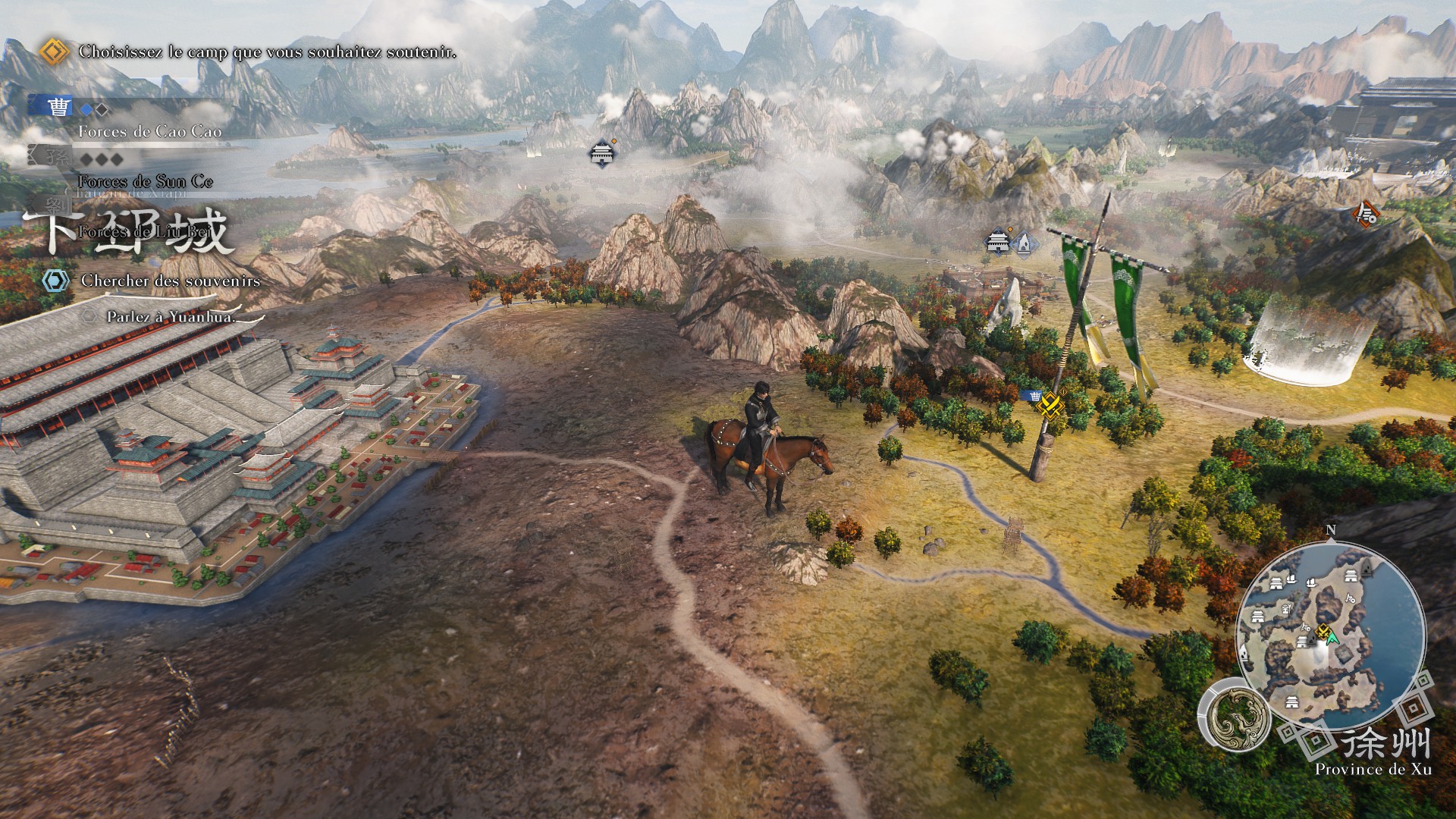Select the yellow objective marker near the banner
1456x819 pixels.
(1051, 404)
